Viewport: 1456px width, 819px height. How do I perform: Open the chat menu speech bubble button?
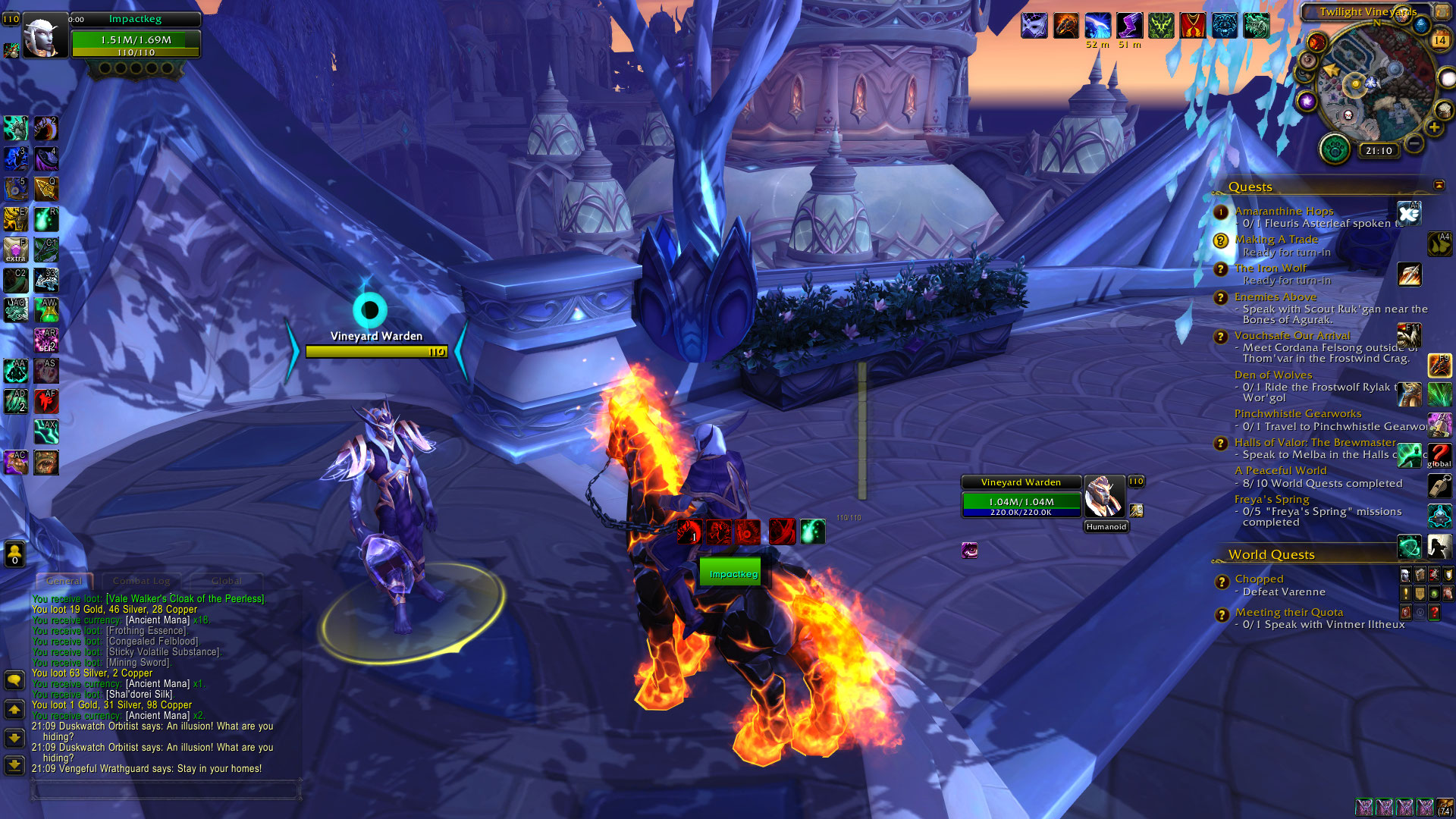point(14,679)
